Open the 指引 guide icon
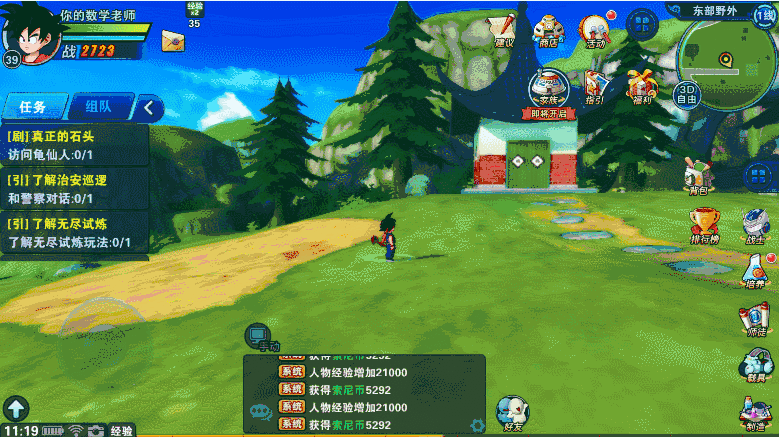Screen dimensions: 779x437 coord(594,87)
